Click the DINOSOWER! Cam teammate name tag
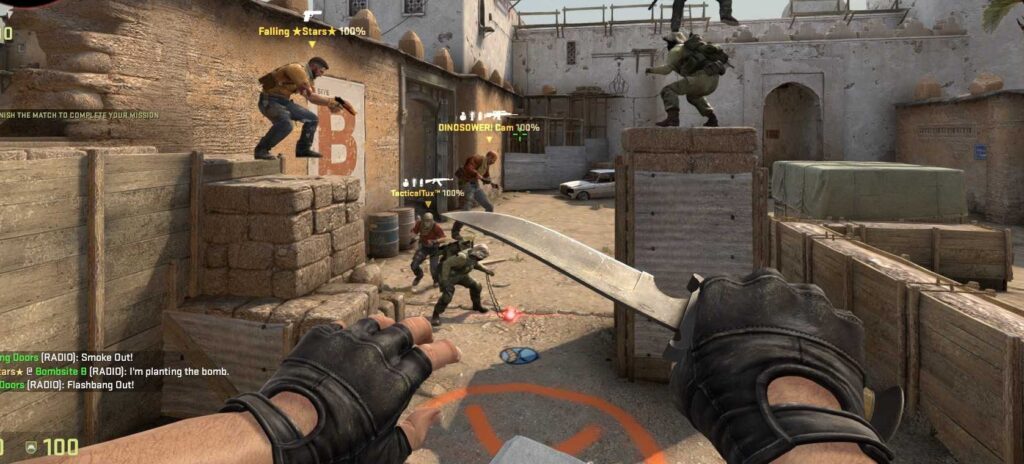 coord(488,128)
